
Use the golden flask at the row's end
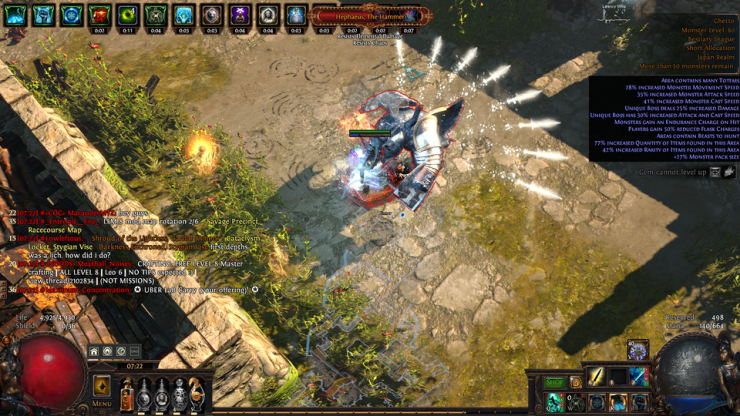(x=197, y=393)
